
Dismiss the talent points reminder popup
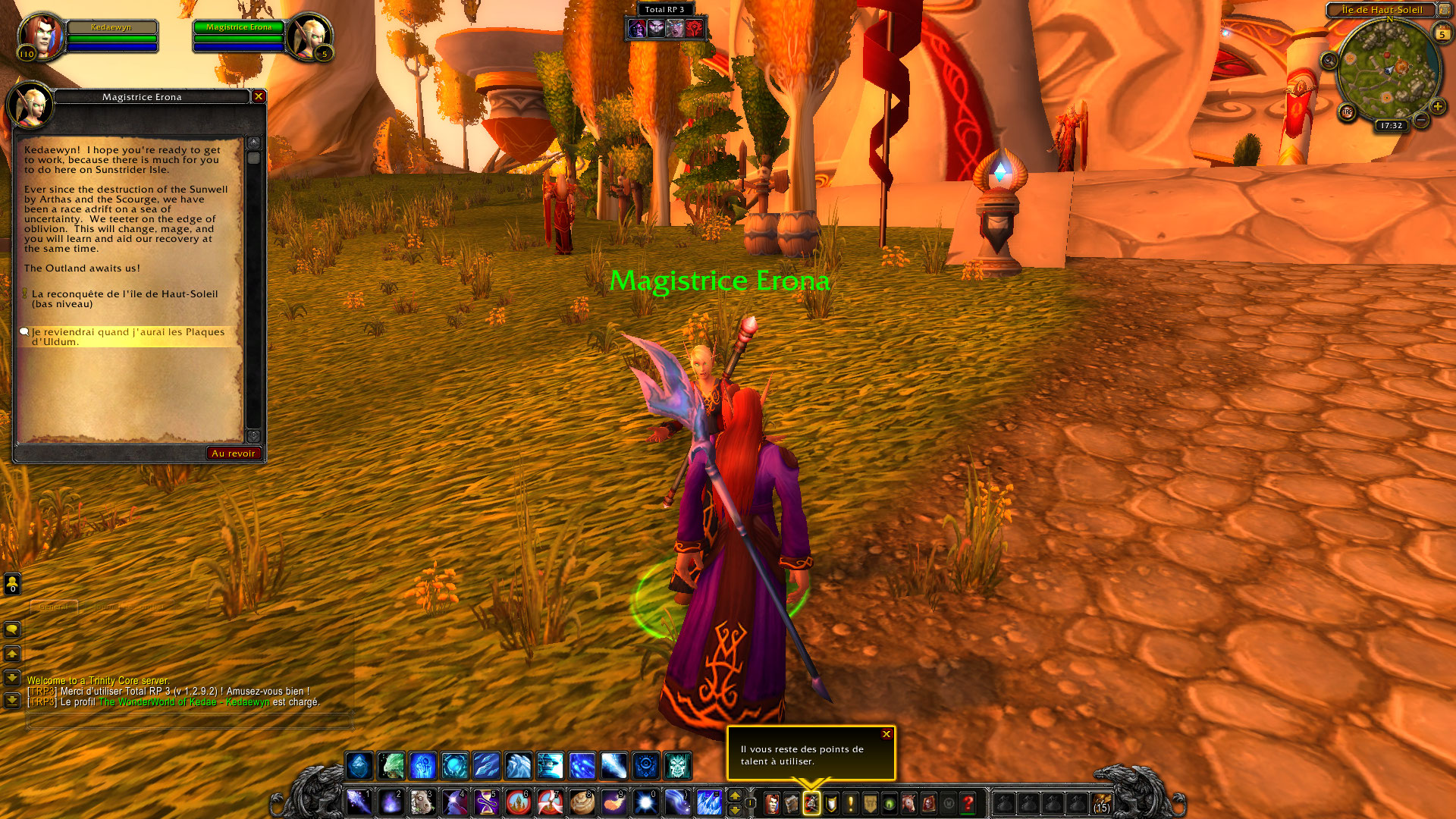pyautogui.click(x=885, y=734)
